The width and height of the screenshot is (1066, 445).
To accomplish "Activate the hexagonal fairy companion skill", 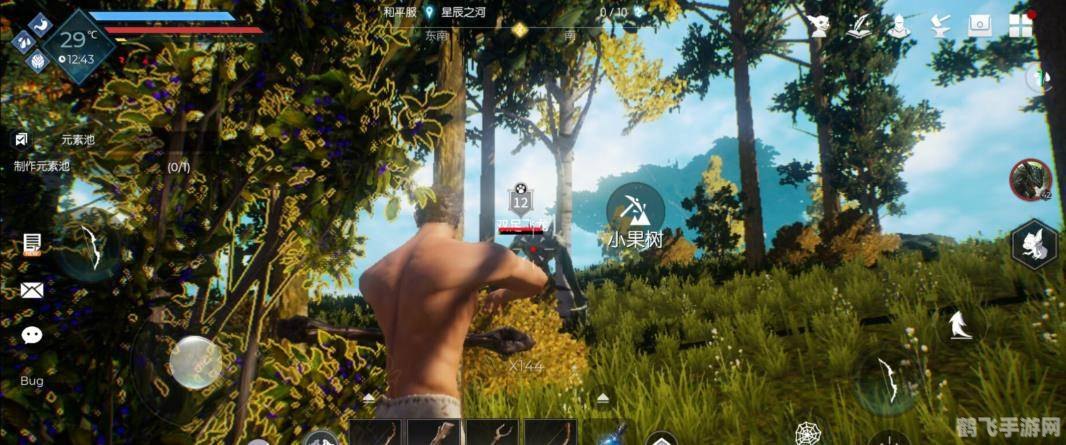I will click(x=1033, y=245).
